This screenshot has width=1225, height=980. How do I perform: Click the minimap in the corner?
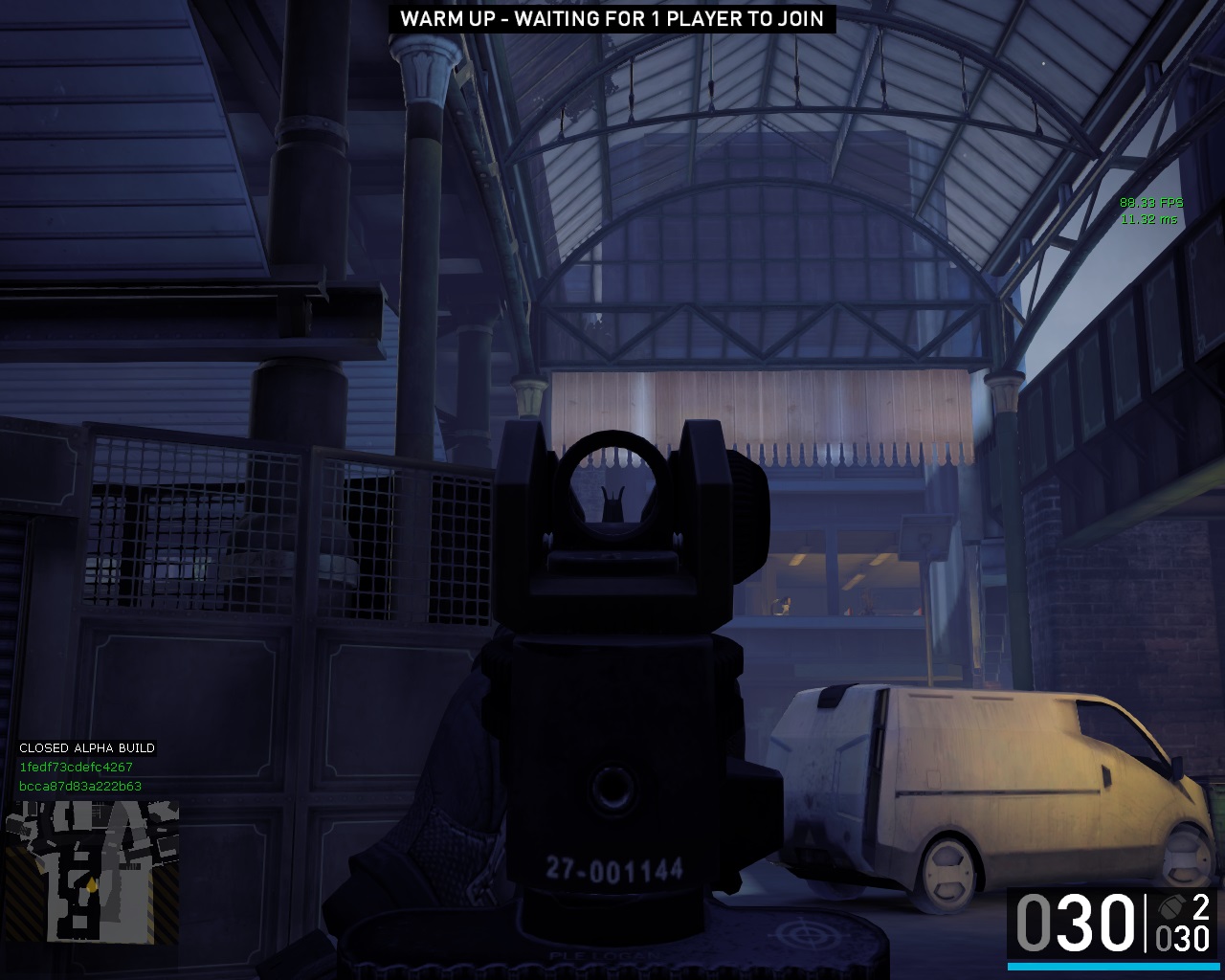click(x=93, y=872)
